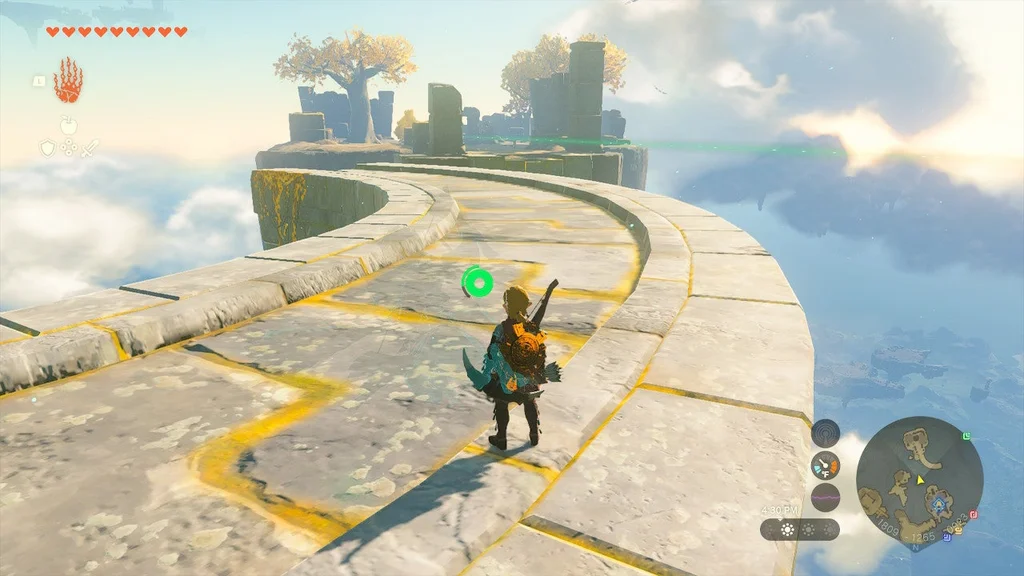Click the green stamp marker on minimap edge
Screen dimensions: 1024x576
[x=966, y=437]
